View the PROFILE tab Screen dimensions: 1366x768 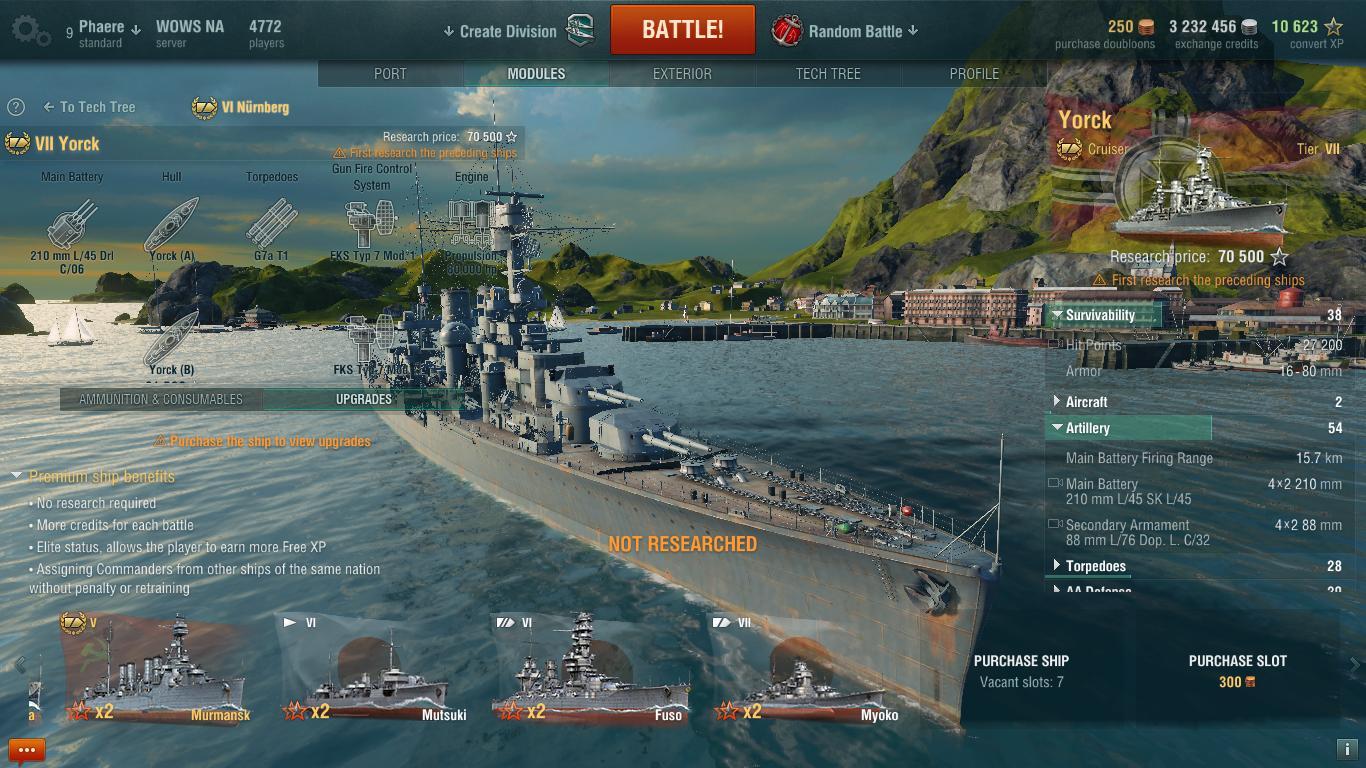coord(974,74)
